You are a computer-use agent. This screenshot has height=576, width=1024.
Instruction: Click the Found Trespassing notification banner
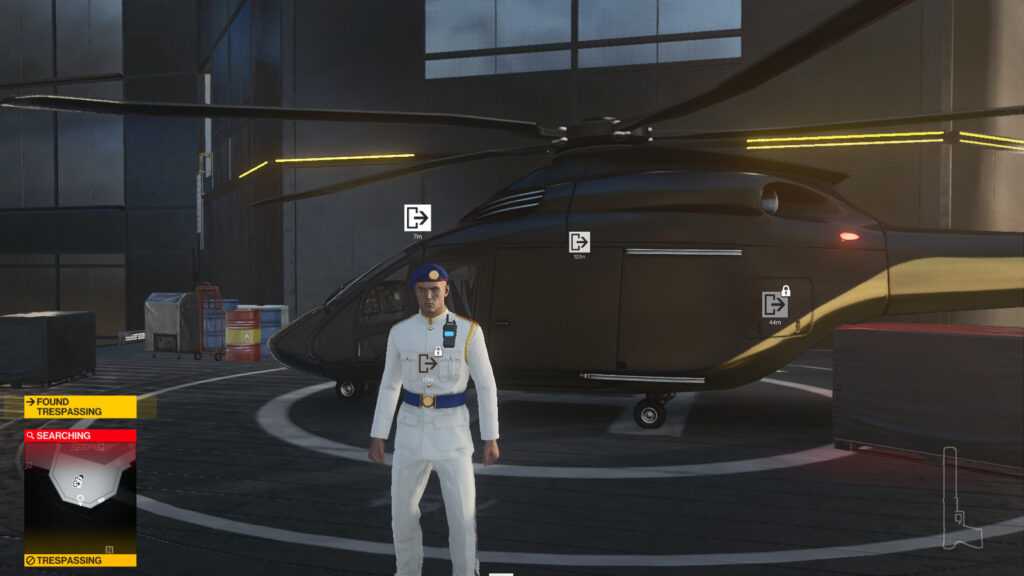click(x=80, y=406)
